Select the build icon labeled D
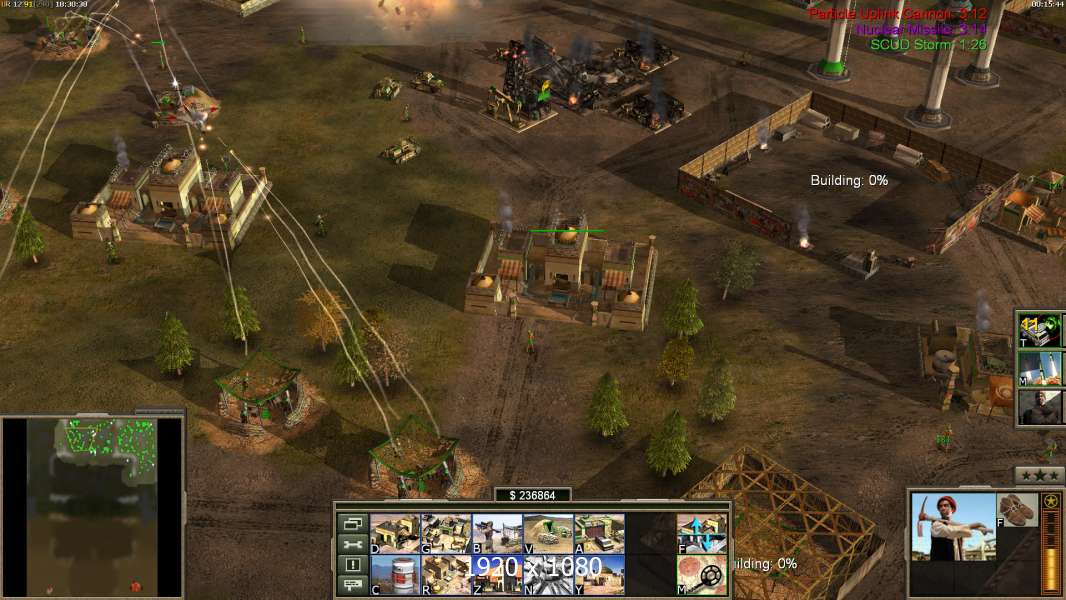Image resolution: width=1066 pixels, height=600 pixels. pyautogui.click(x=396, y=534)
